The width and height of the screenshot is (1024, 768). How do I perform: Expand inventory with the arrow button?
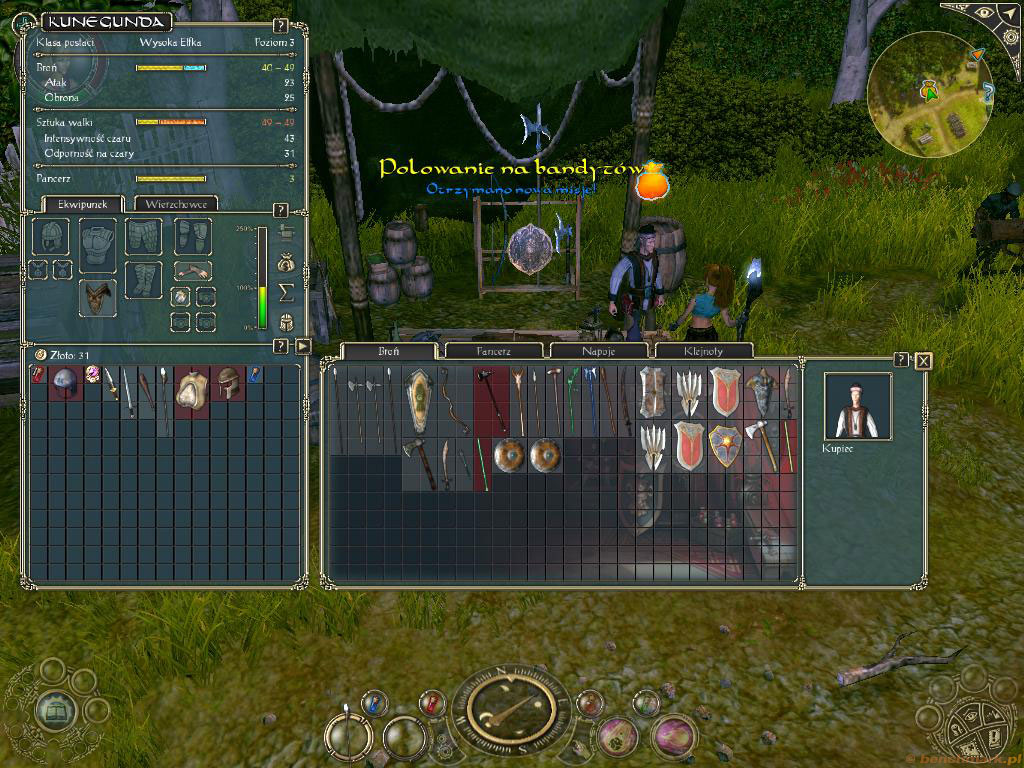point(304,347)
